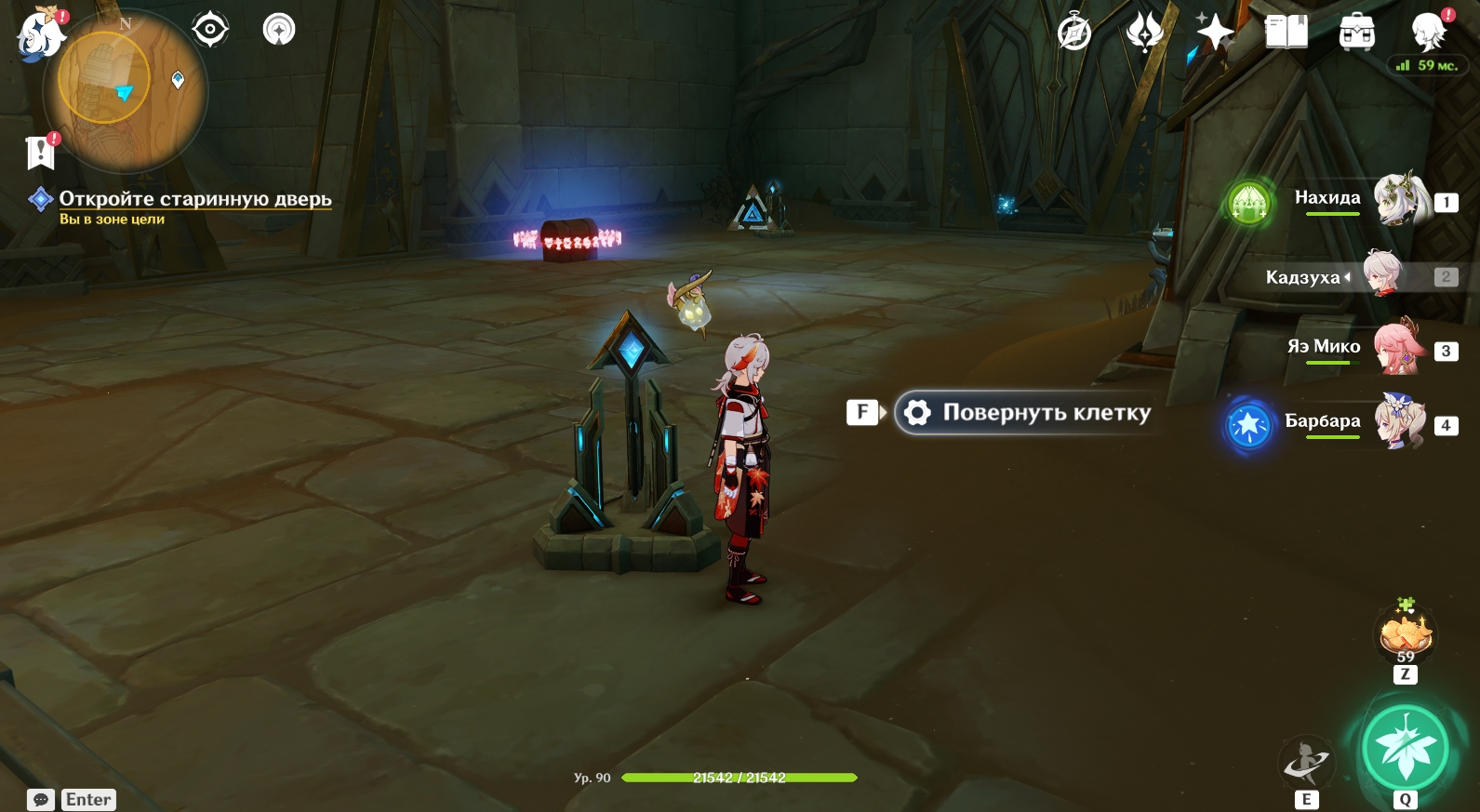Open the events notice exclamation icon
Screen dimensions: 1480x812
coord(41,152)
